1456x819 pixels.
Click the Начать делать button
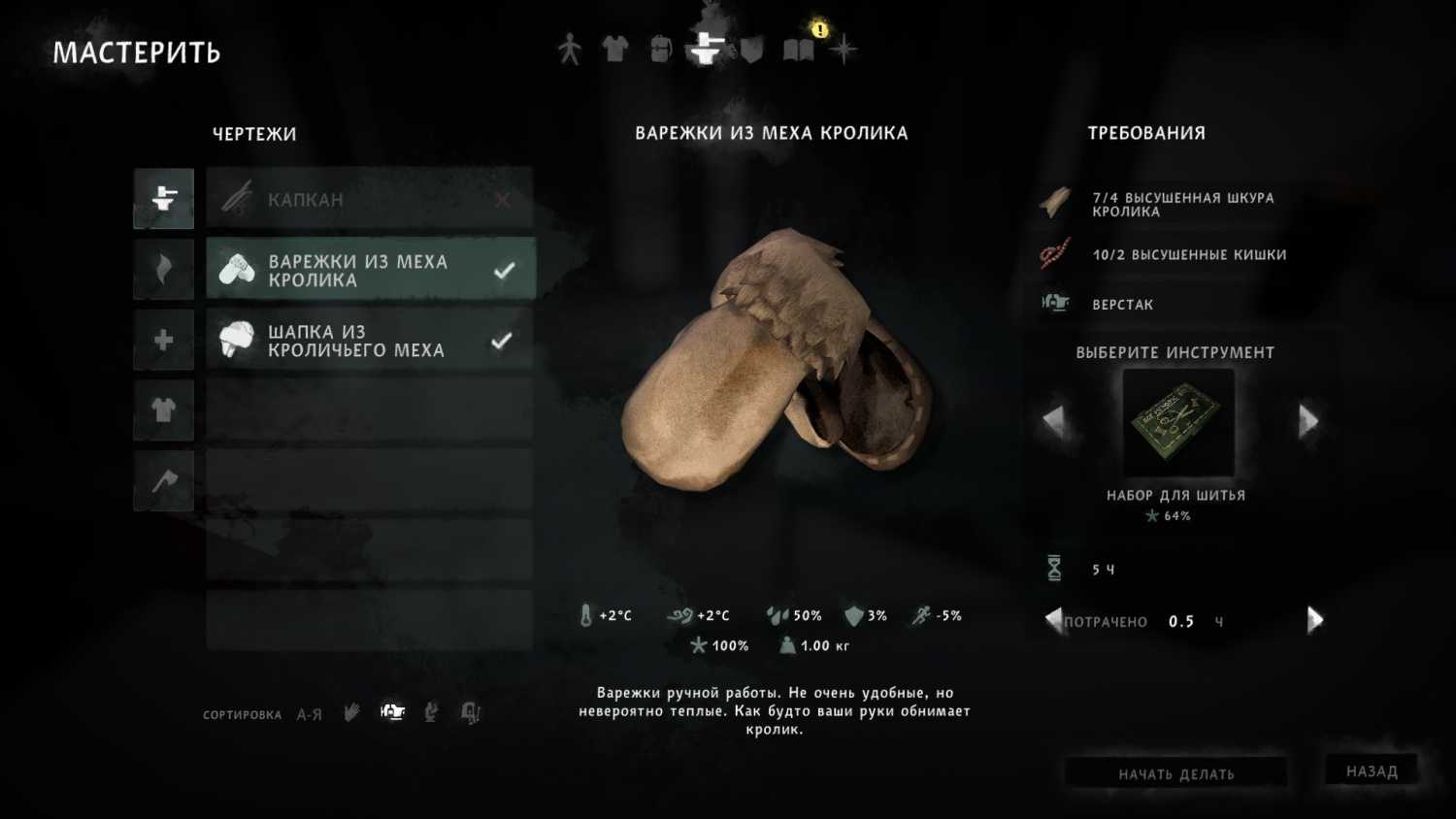(1175, 773)
